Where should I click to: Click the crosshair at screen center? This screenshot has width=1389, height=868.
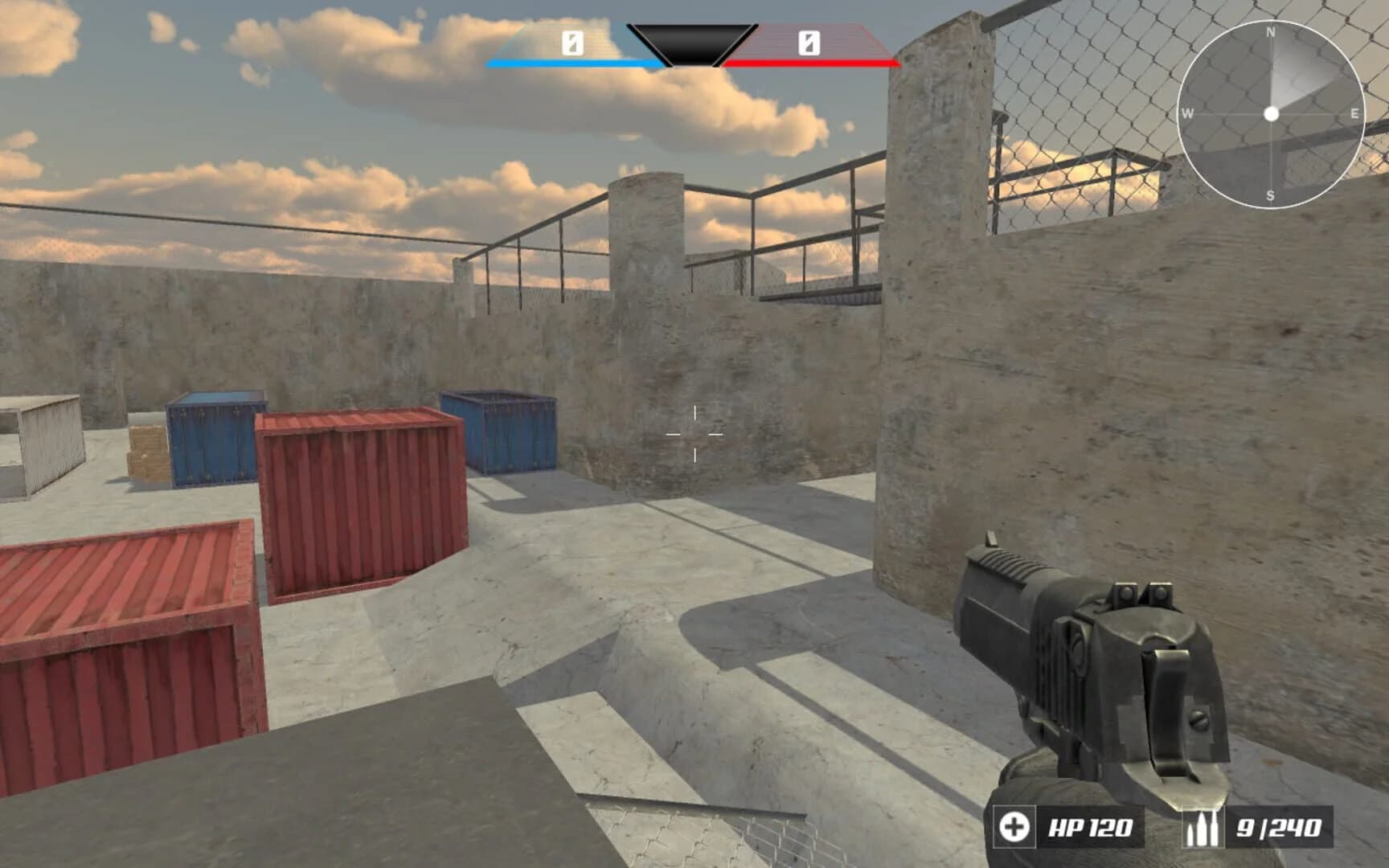[x=694, y=434]
